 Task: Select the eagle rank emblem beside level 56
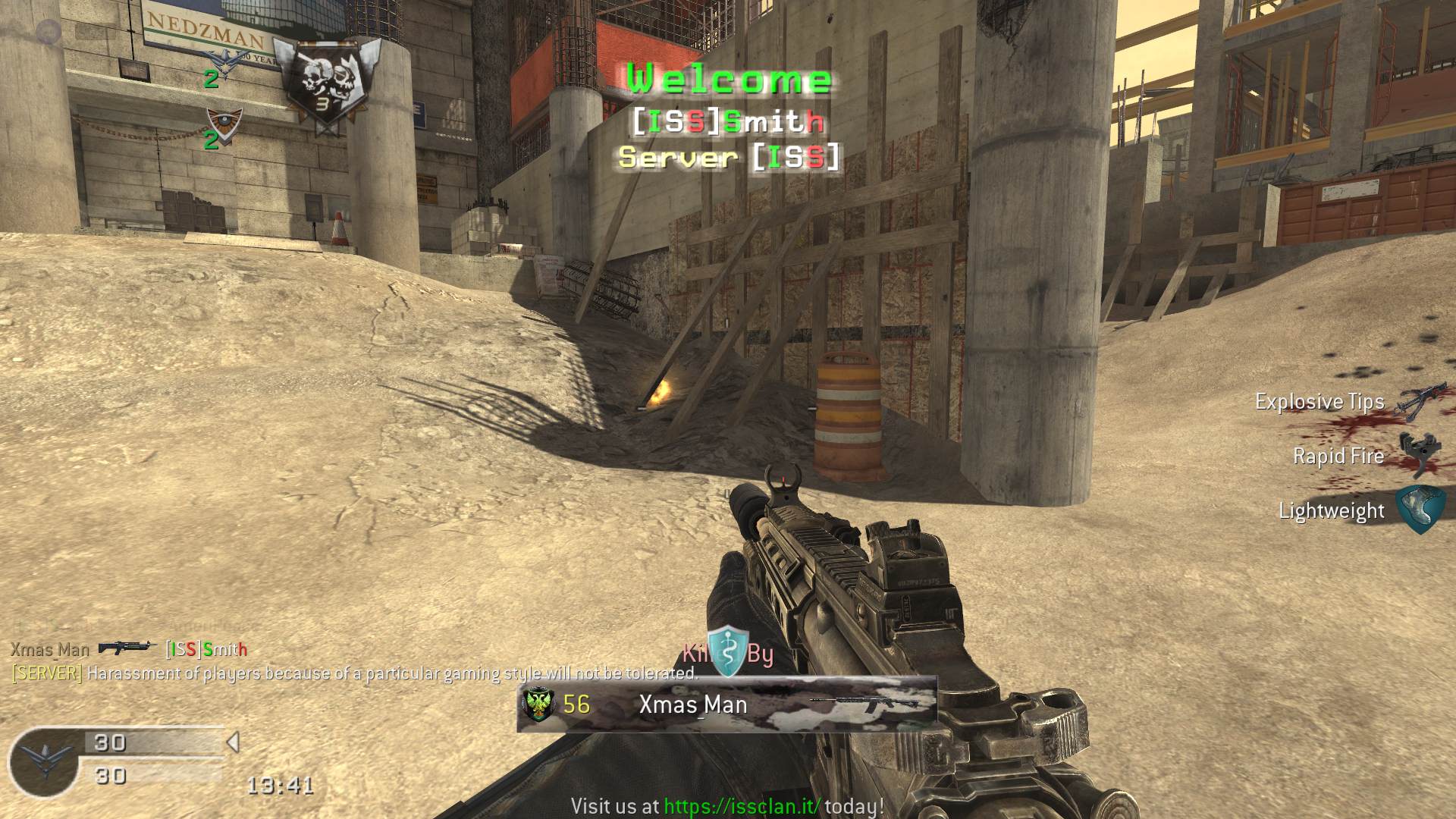539,704
